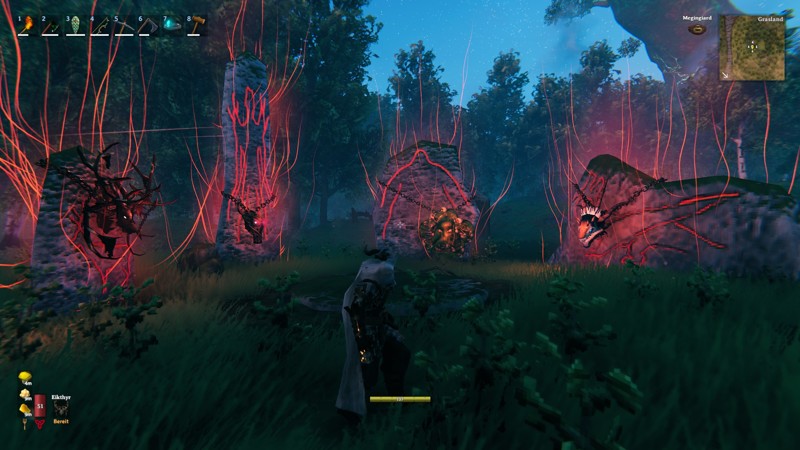This screenshot has width=800, height=450.
Task: Click the fork food icon
Action: pos(24,423)
